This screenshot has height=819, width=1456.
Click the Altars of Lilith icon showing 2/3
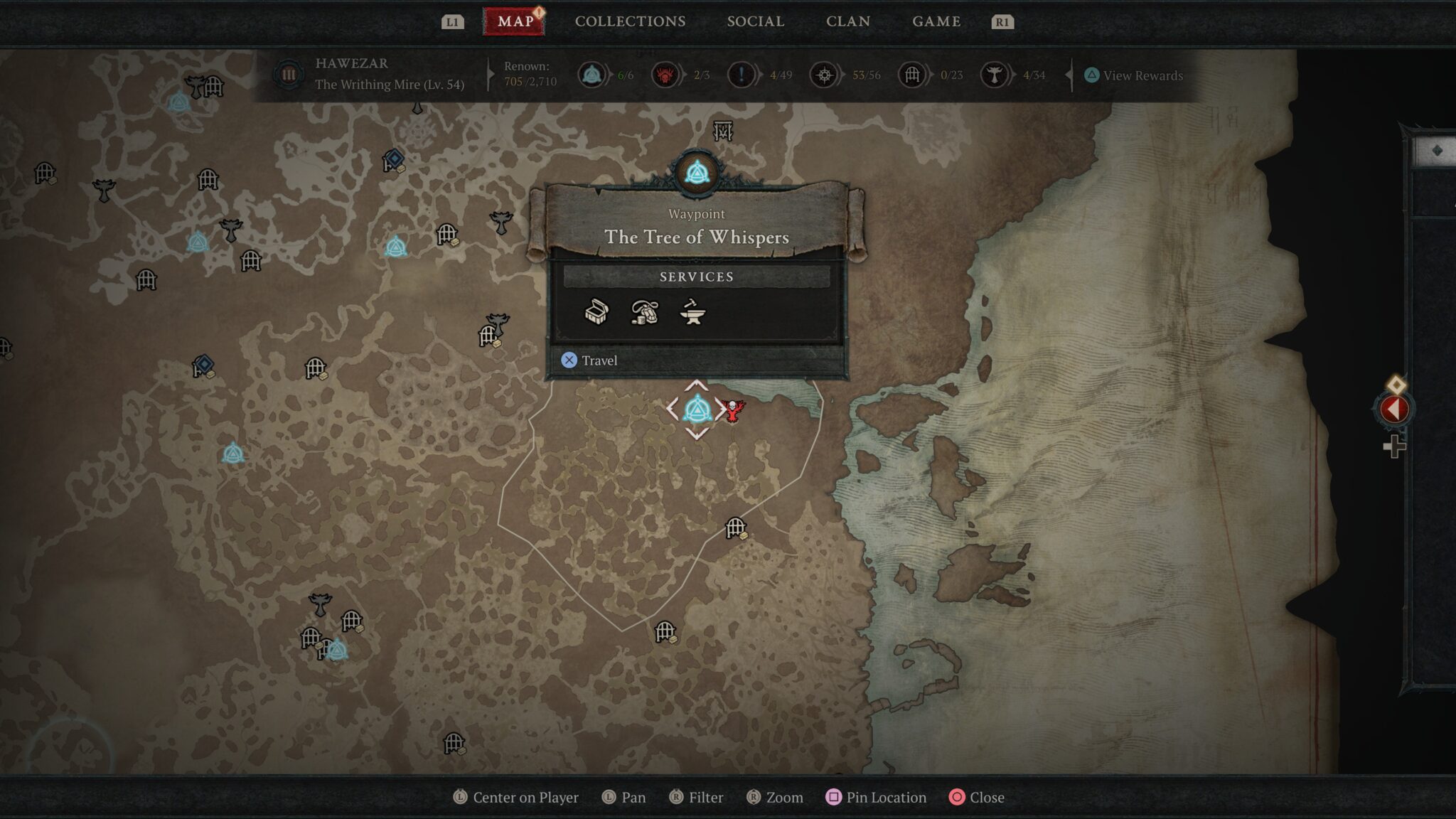[667, 75]
